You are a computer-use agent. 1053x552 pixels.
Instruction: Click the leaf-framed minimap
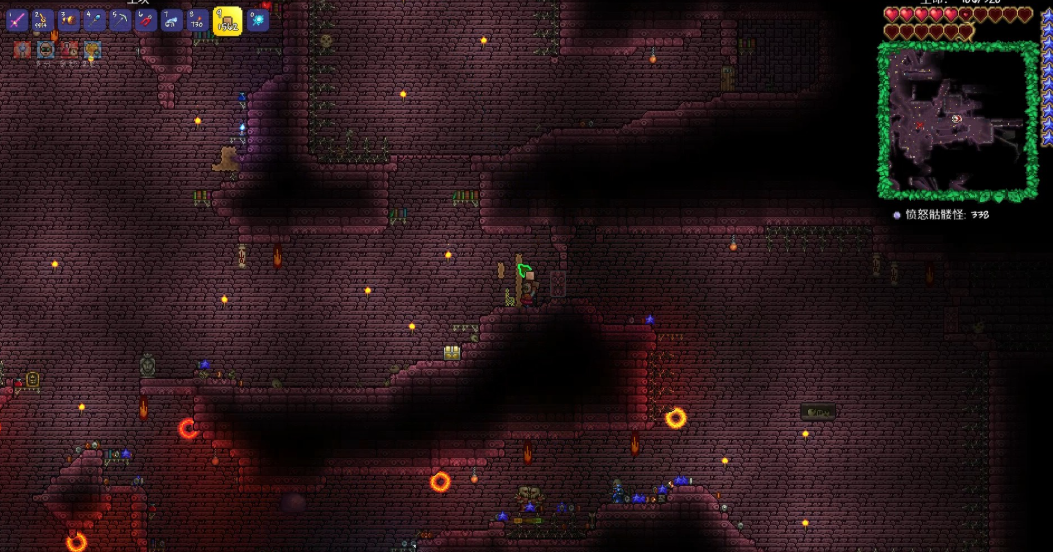(x=958, y=121)
